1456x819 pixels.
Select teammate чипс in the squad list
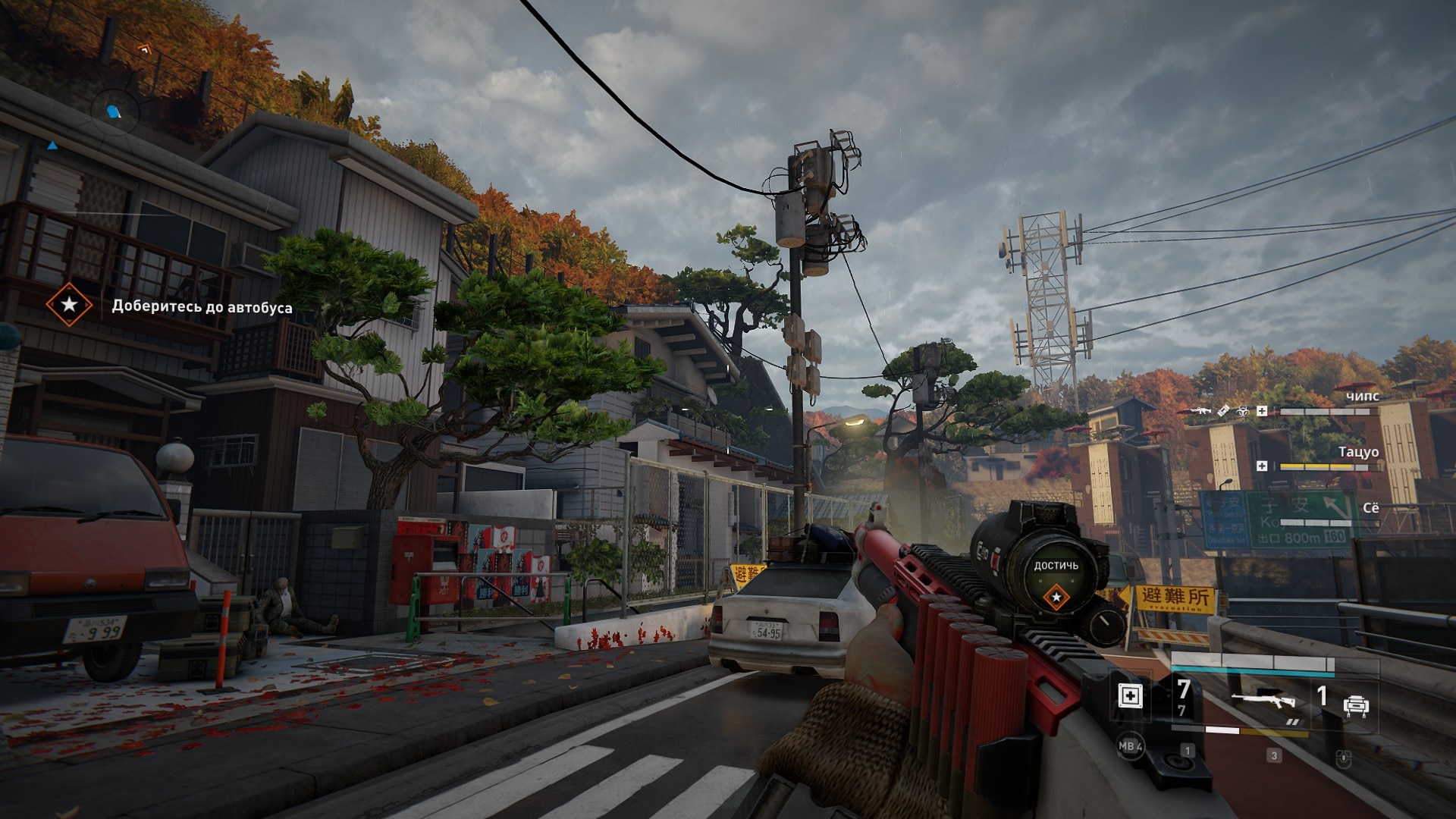click(1362, 397)
